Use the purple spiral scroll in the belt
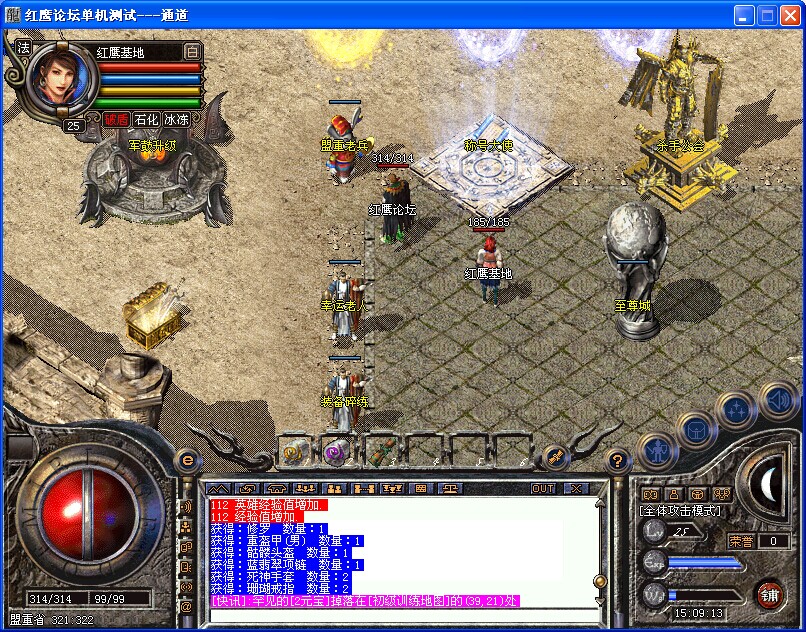 pyautogui.click(x=336, y=452)
